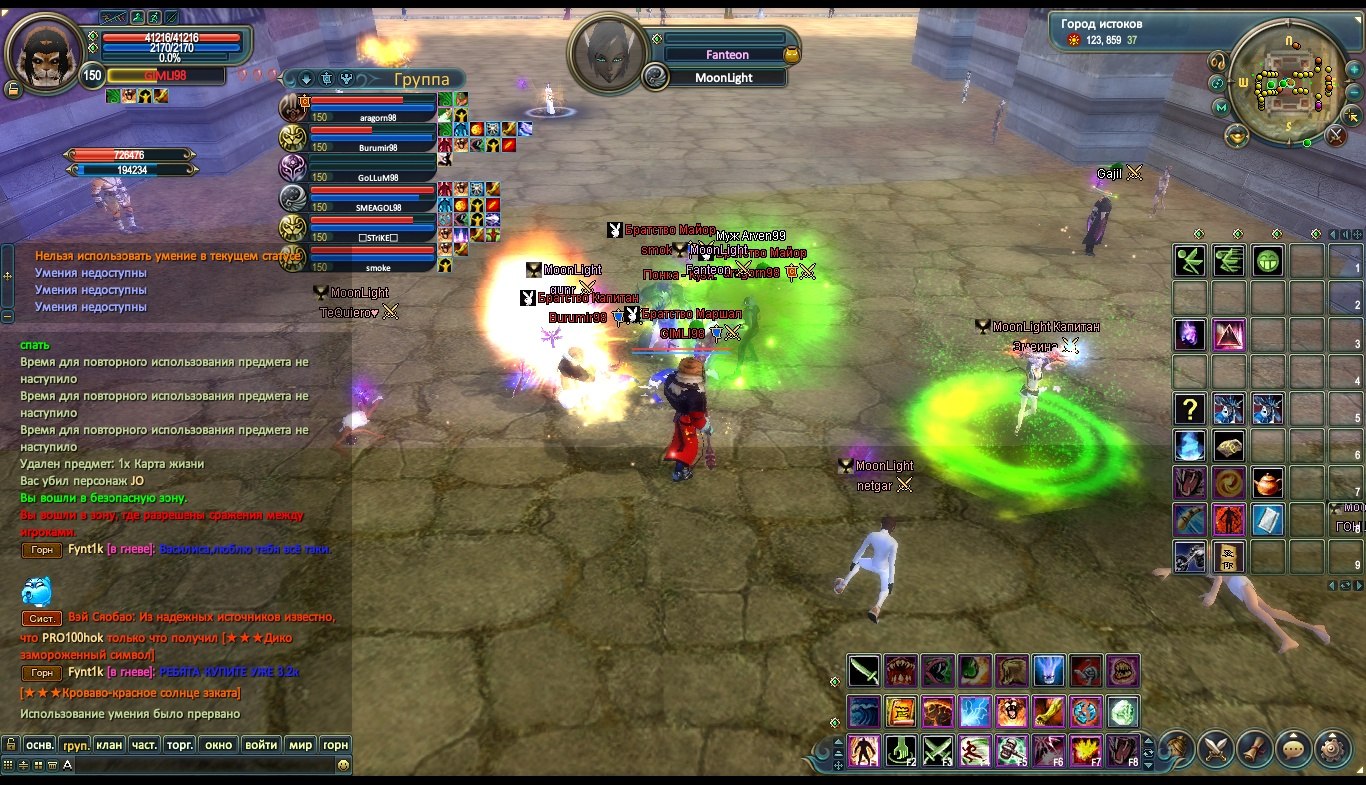Switch to the "клан" chat tab
Screen dimensions: 1366x785
pyautogui.click(x=110, y=745)
